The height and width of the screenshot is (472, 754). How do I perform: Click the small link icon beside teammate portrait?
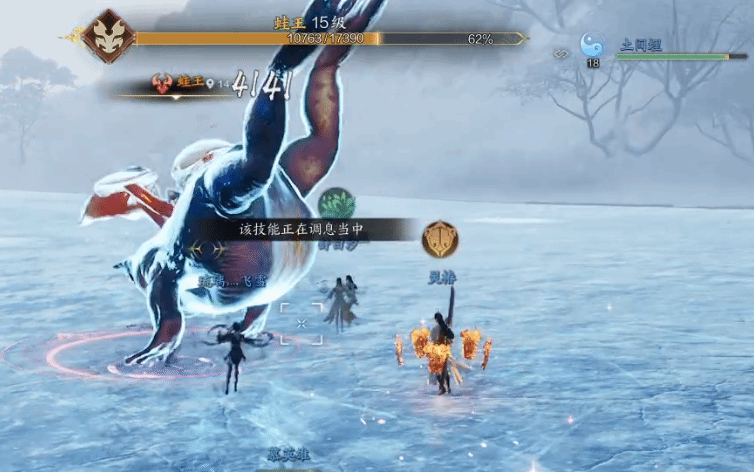pyautogui.click(x=563, y=52)
